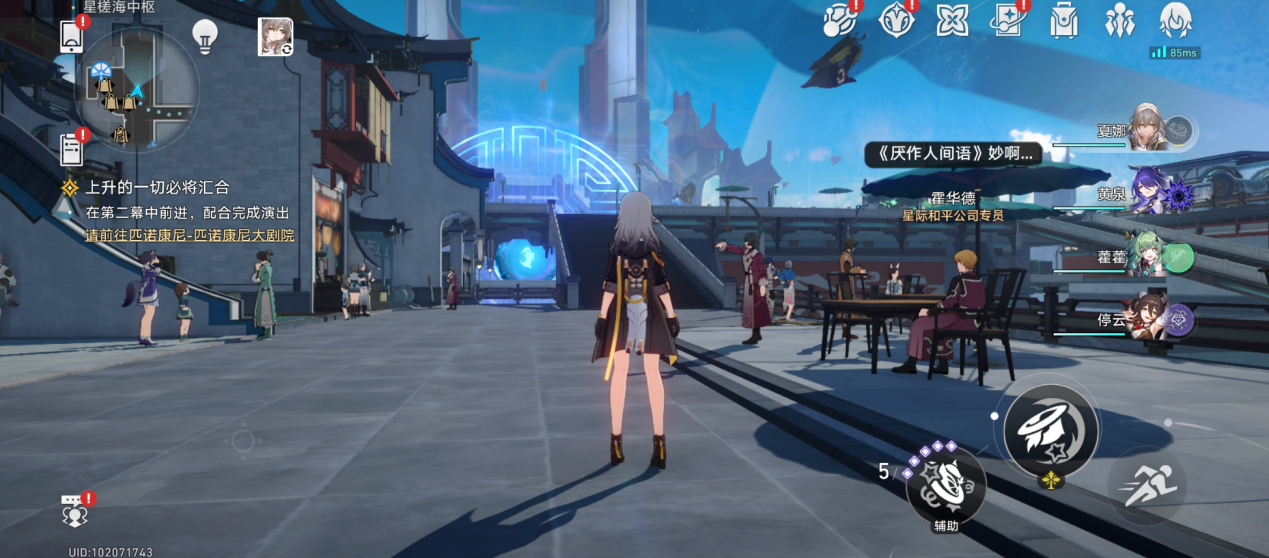Open the chat icon with red alert

[x=75, y=511]
